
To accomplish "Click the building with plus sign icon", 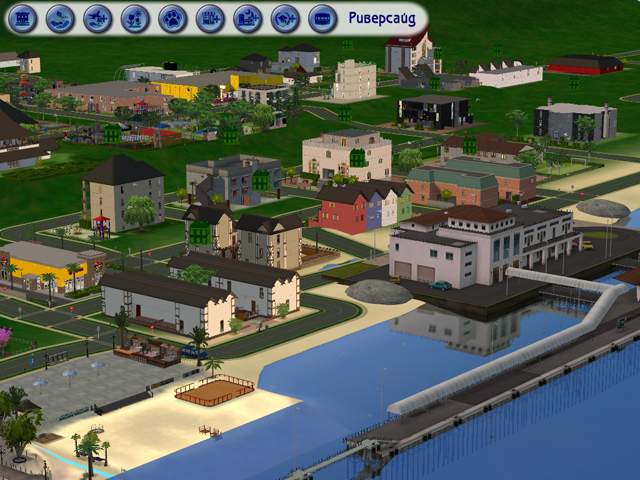I will click(210, 17).
